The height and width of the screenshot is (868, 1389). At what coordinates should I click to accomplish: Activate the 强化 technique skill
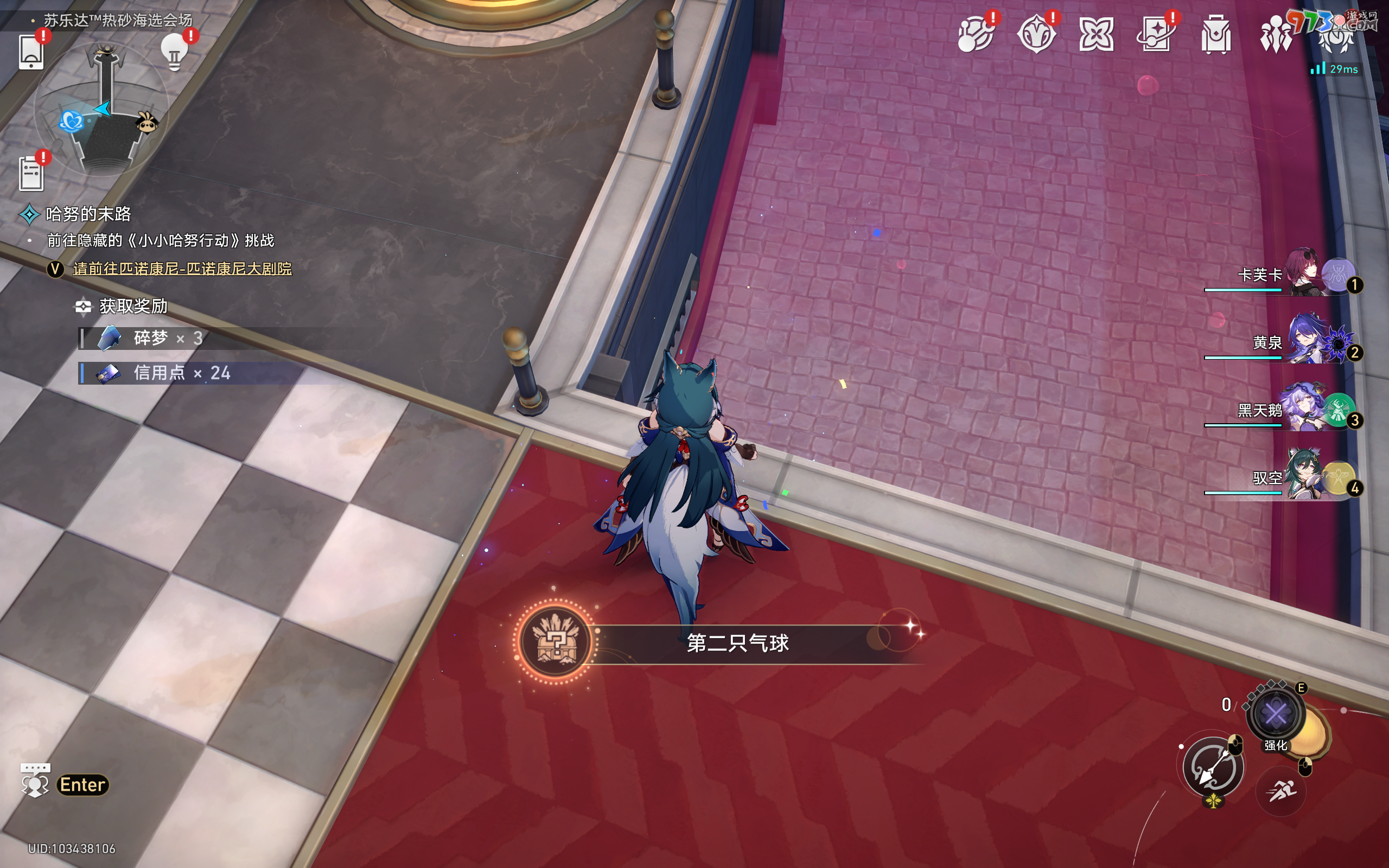click(x=1276, y=714)
